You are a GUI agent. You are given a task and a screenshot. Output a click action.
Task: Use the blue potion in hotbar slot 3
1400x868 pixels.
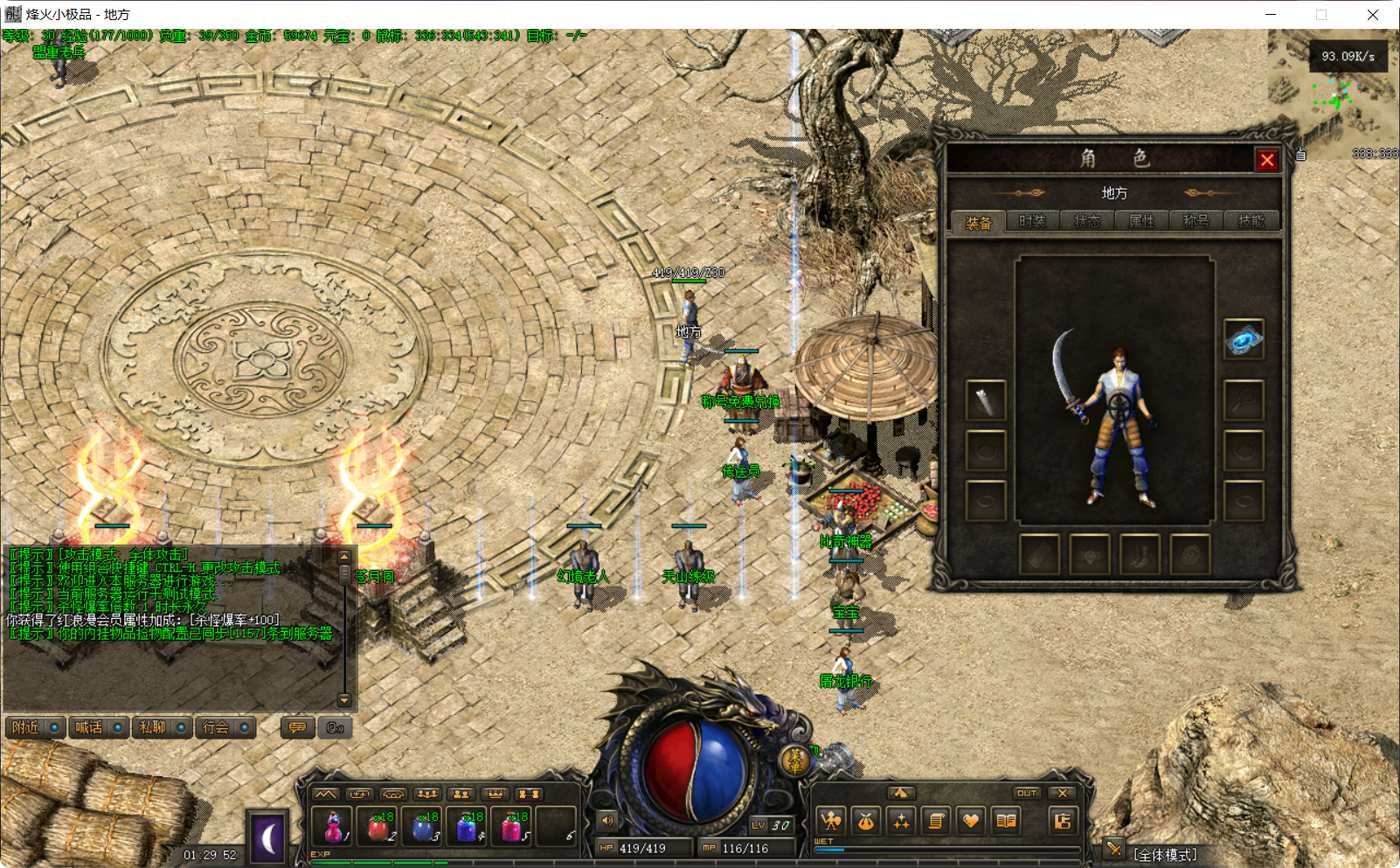point(424,825)
